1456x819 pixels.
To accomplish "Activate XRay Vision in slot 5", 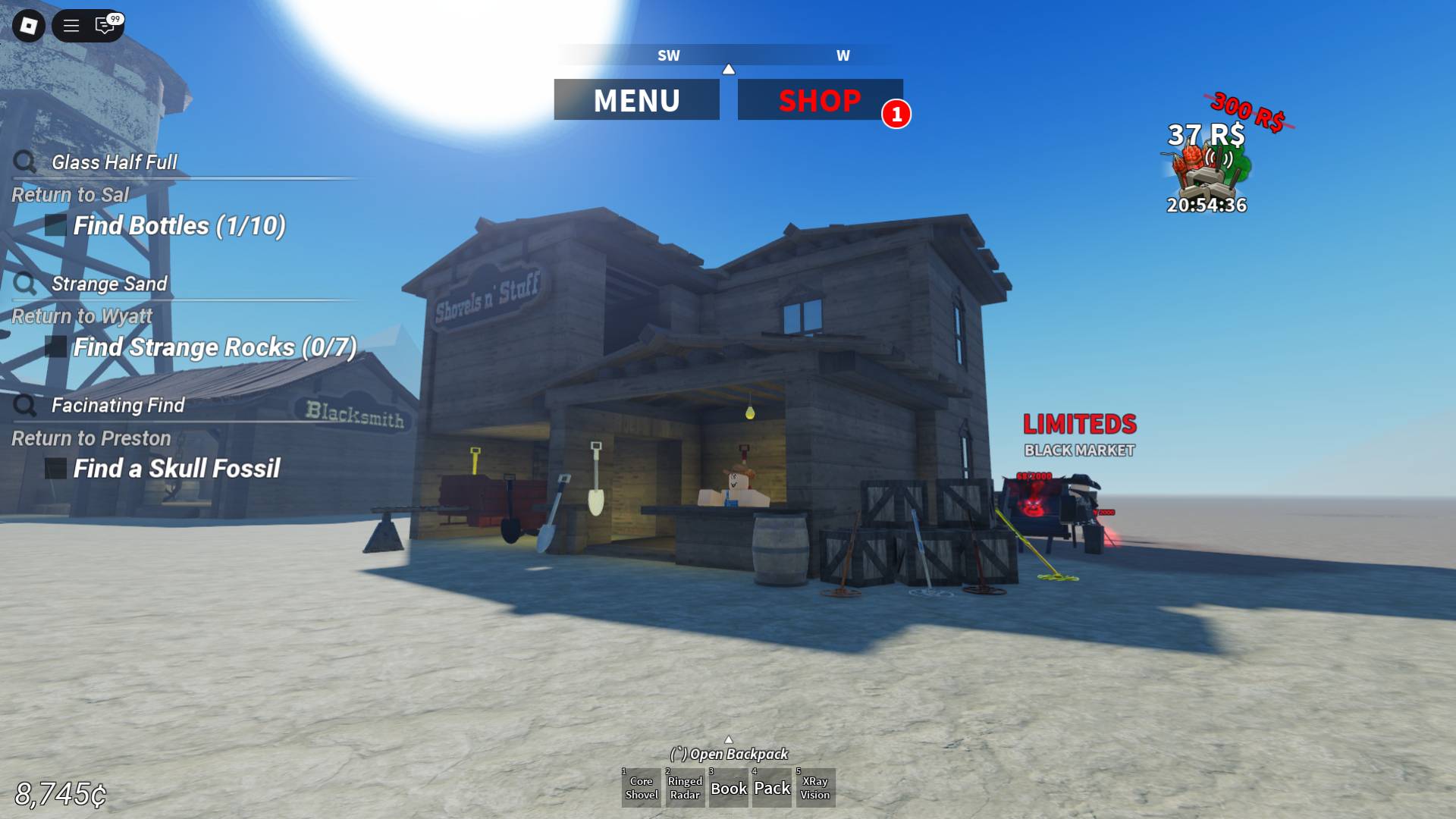I will tap(816, 788).
